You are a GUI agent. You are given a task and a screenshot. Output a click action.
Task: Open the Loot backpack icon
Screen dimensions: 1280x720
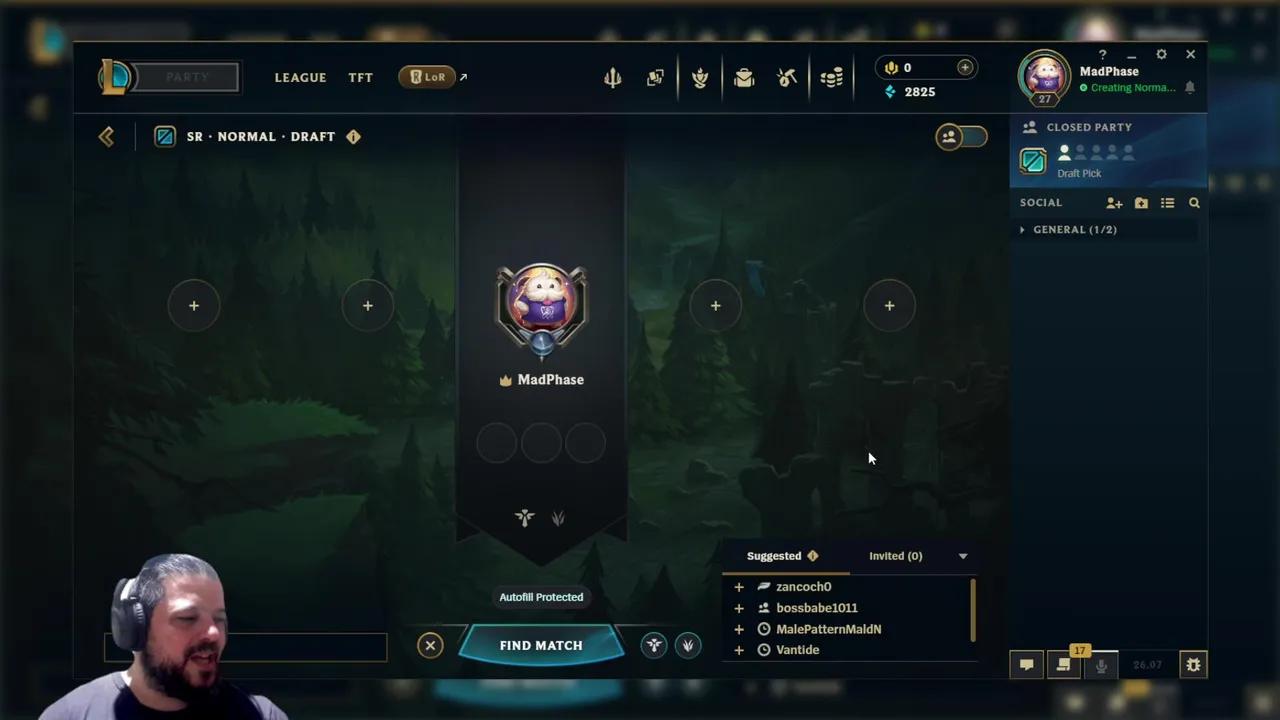(744, 77)
